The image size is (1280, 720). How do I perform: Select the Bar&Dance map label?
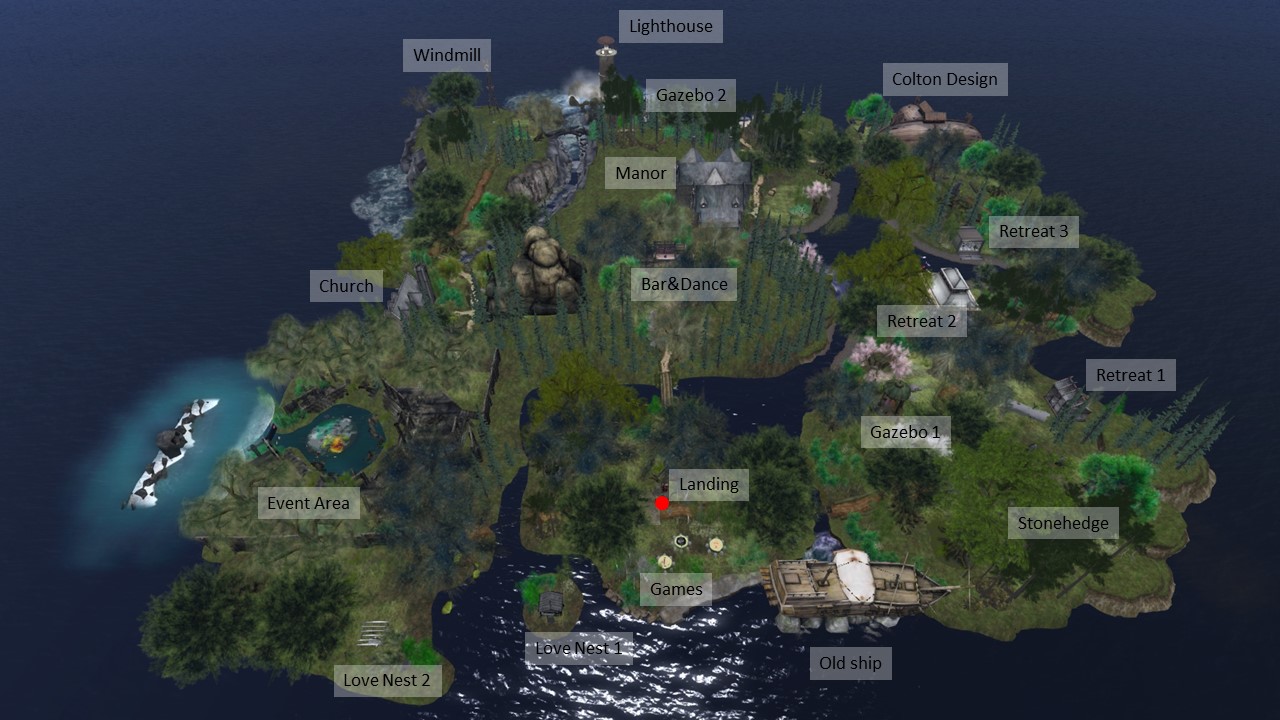click(x=684, y=284)
